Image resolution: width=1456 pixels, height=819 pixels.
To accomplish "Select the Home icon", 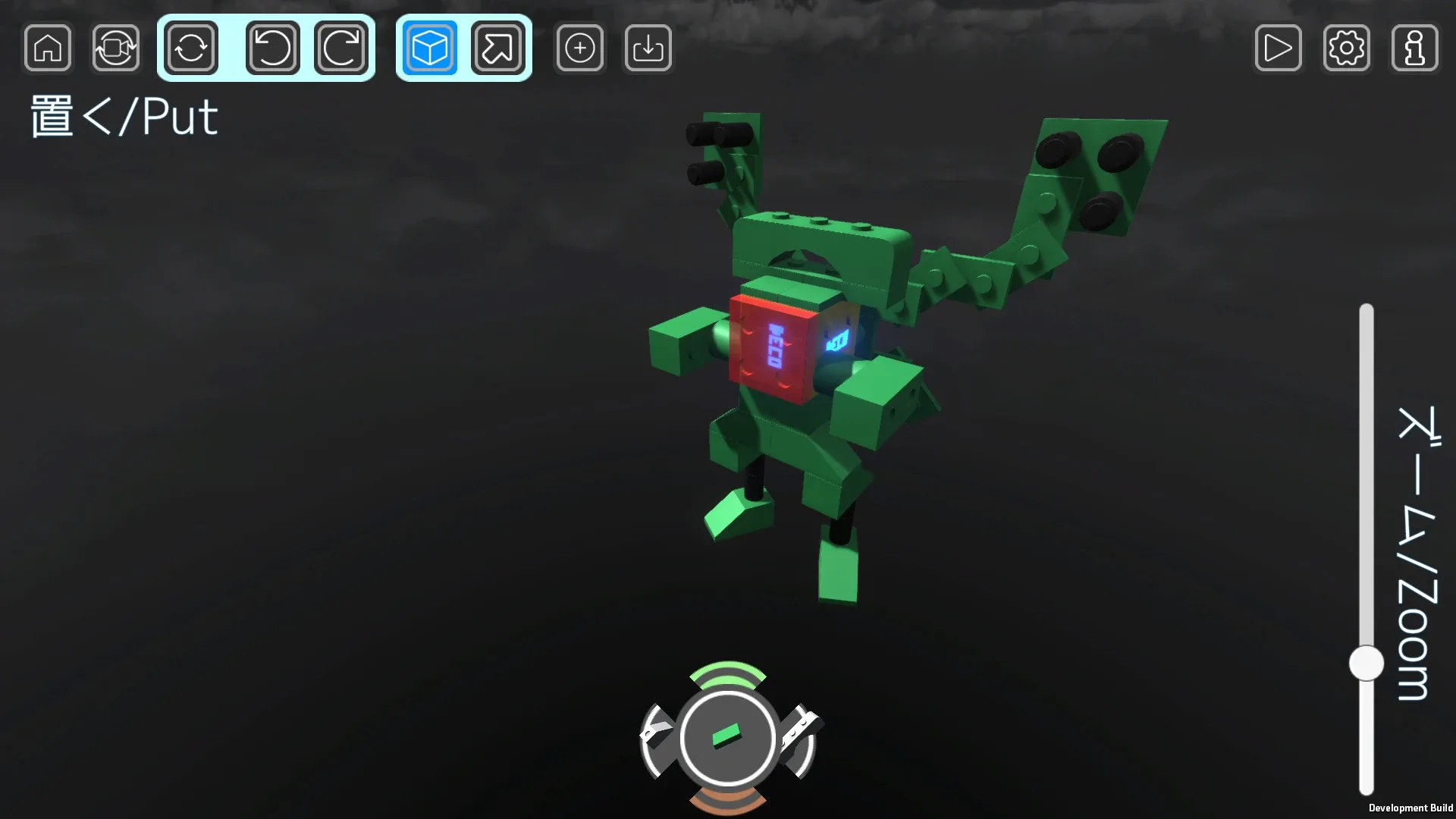I will [47, 48].
